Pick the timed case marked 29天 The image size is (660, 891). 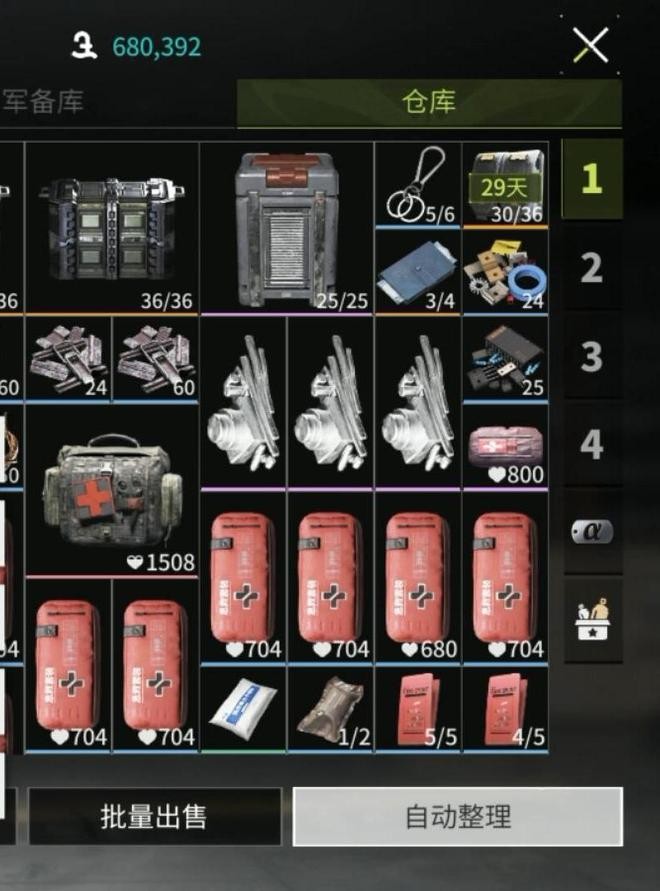coord(504,184)
